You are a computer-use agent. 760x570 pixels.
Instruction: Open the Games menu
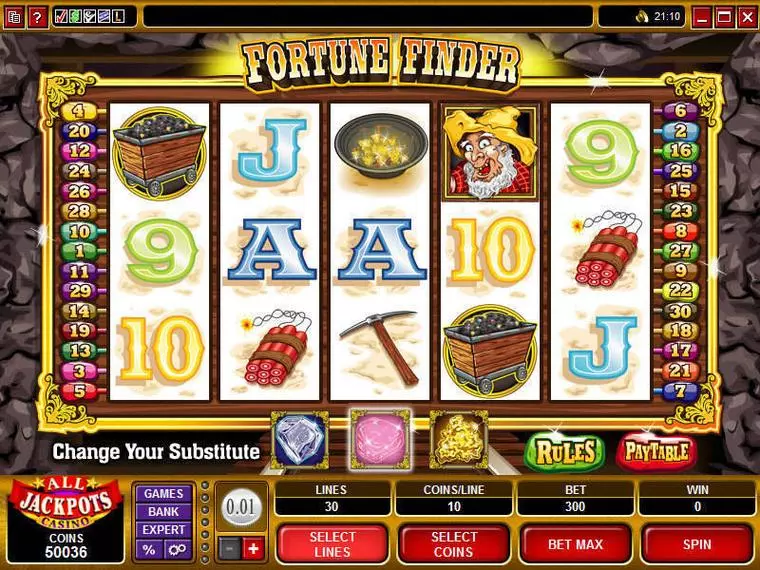tap(163, 493)
